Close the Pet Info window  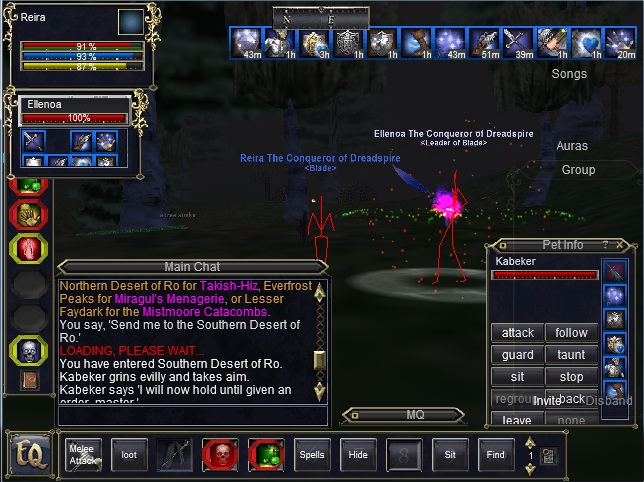click(x=621, y=244)
